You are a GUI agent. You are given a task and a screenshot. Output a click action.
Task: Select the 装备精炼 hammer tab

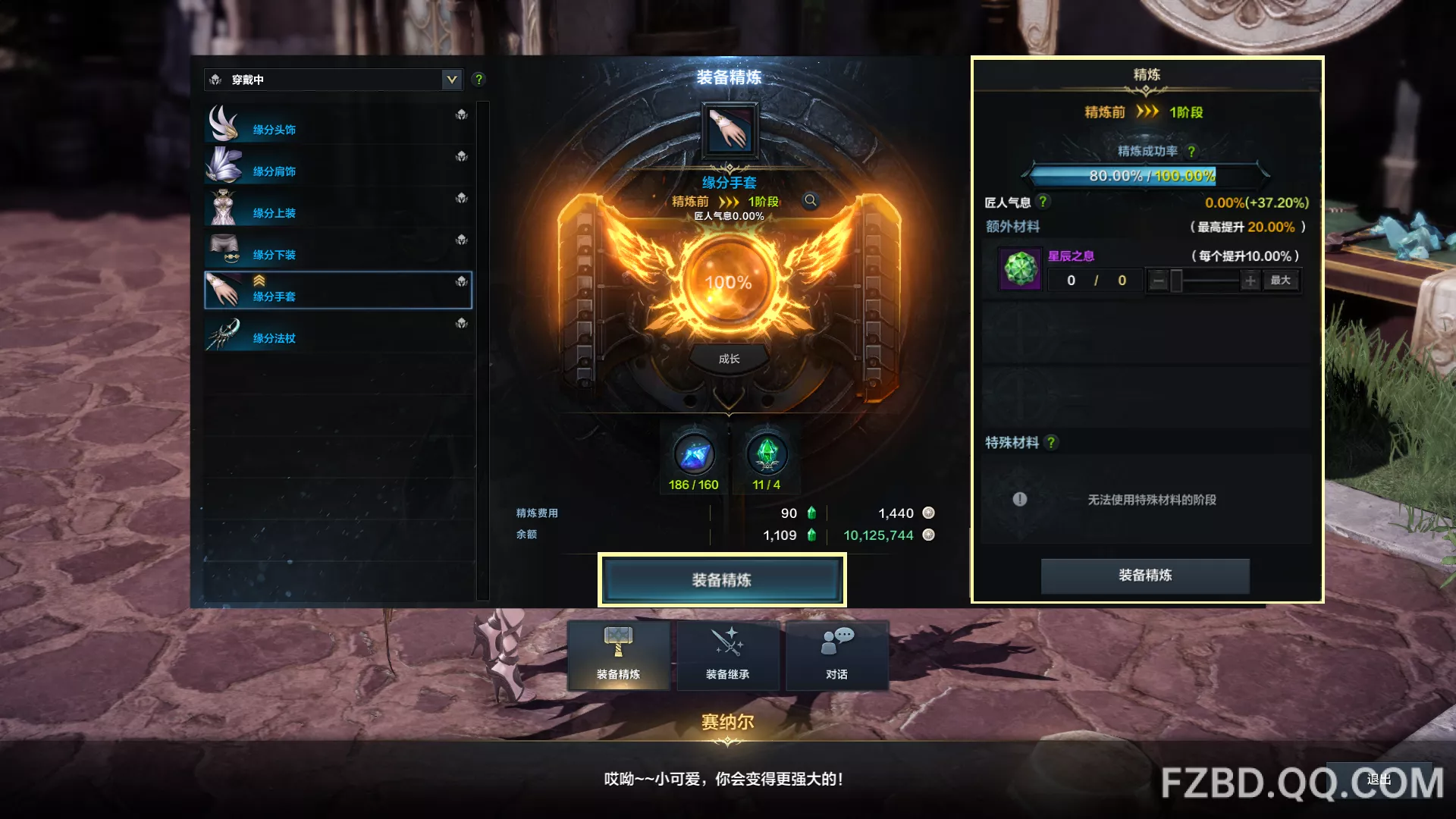pyautogui.click(x=619, y=655)
